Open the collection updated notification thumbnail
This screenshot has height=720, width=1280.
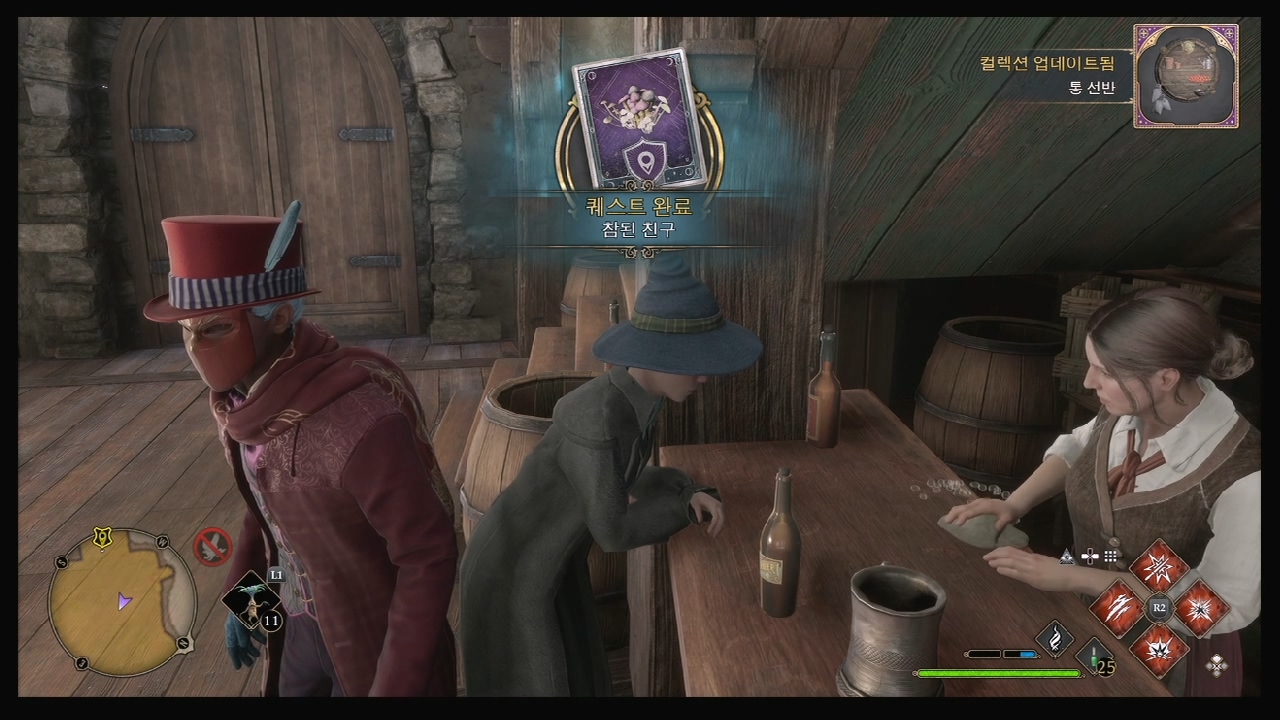[x=1186, y=76]
